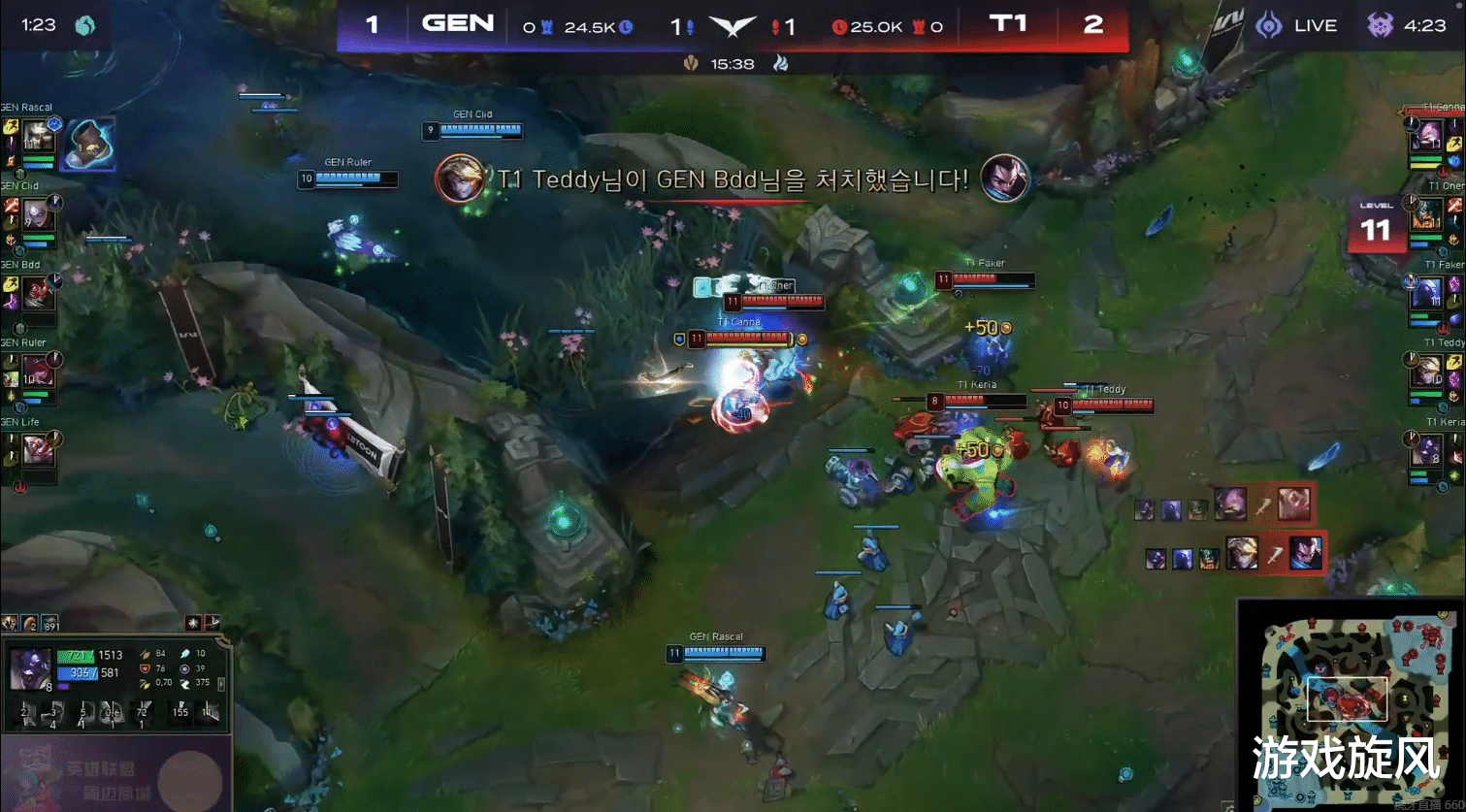Click the GEN team name in the top scoreboard
The image size is (1466, 812).
click(x=458, y=24)
